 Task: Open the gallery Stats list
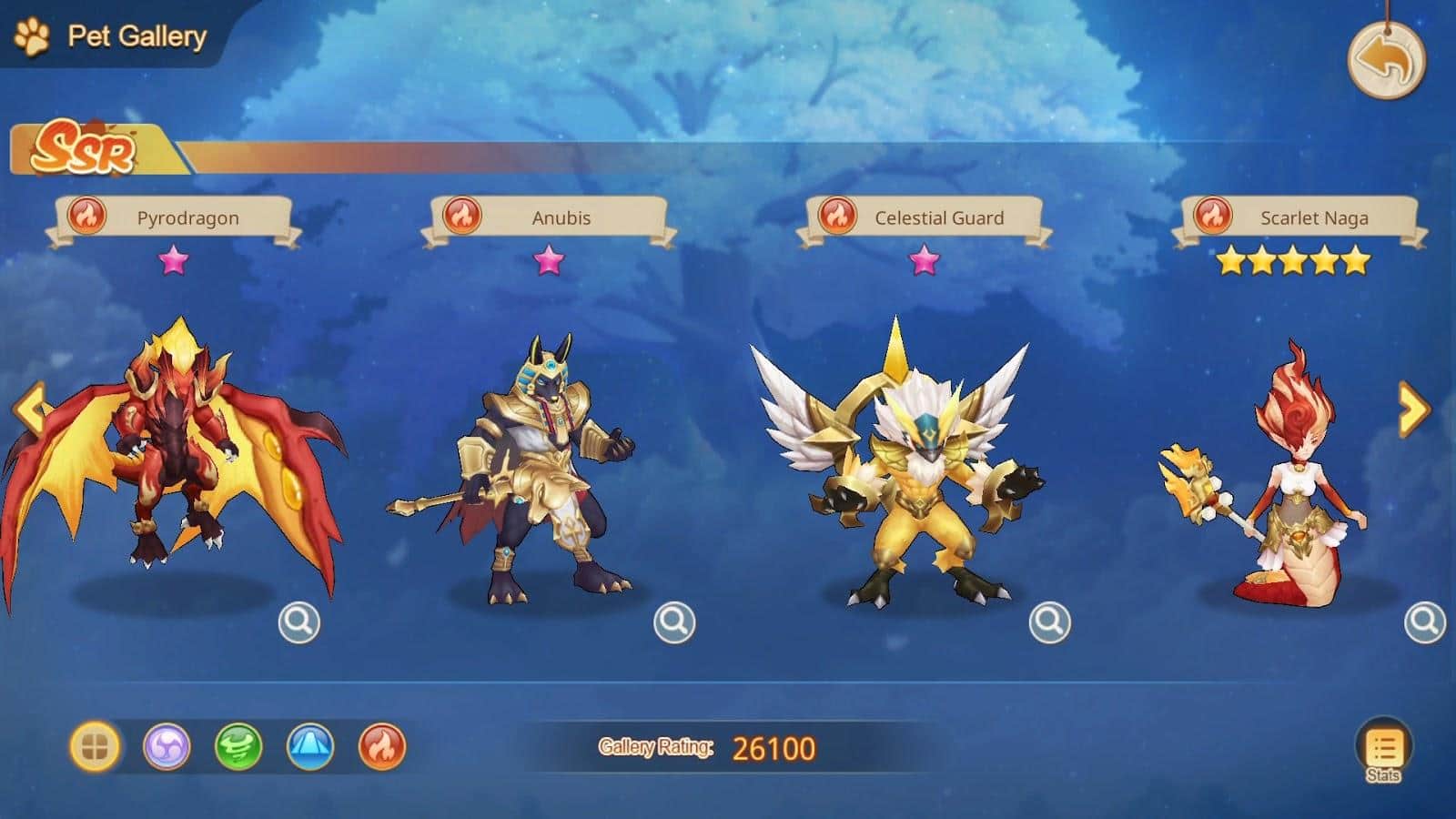(1383, 751)
